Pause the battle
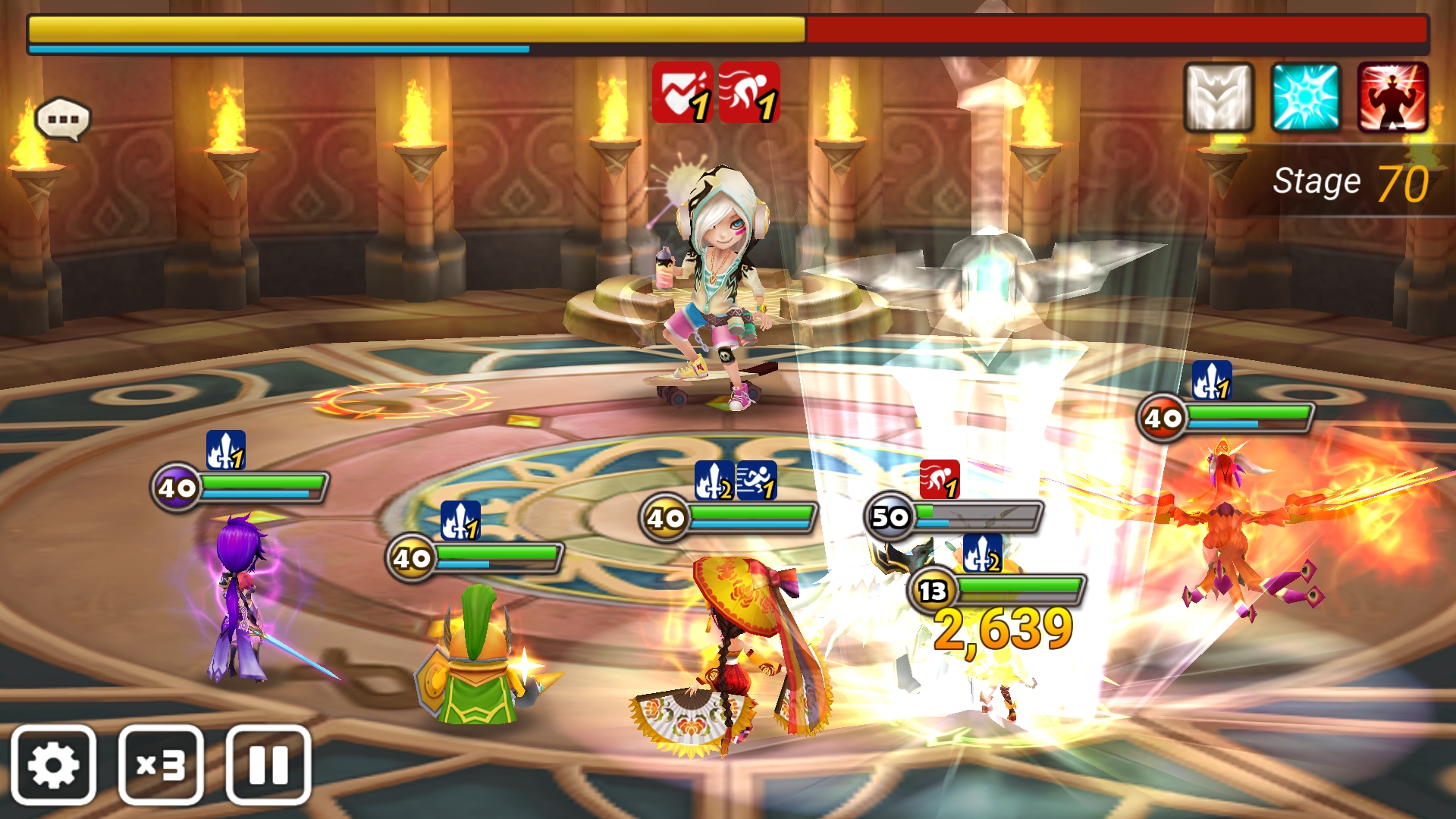Image resolution: width=1456 pixels, height=819 pixels. click(268, 764)
